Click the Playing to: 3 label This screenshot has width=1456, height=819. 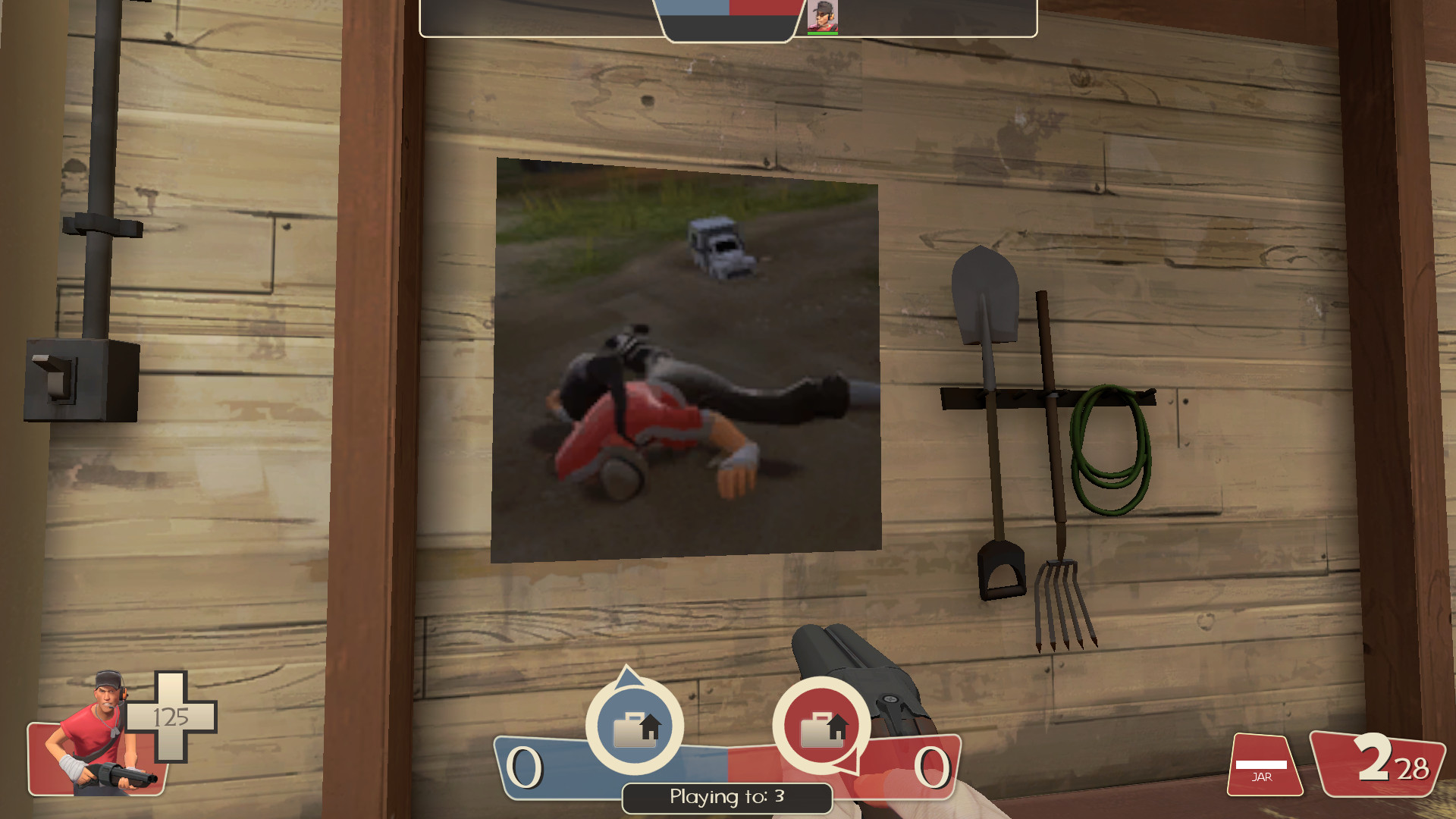click(726, 797)
